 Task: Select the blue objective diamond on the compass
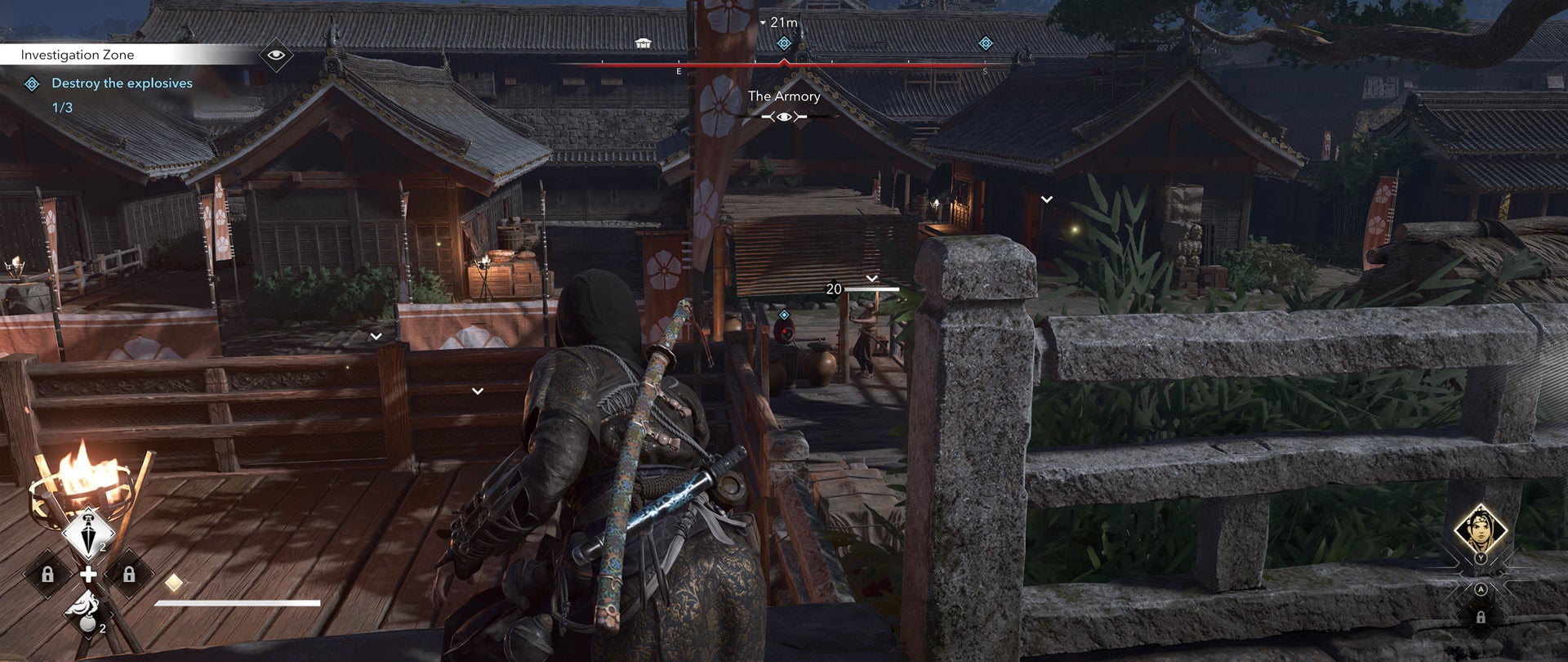pos(784,44)
